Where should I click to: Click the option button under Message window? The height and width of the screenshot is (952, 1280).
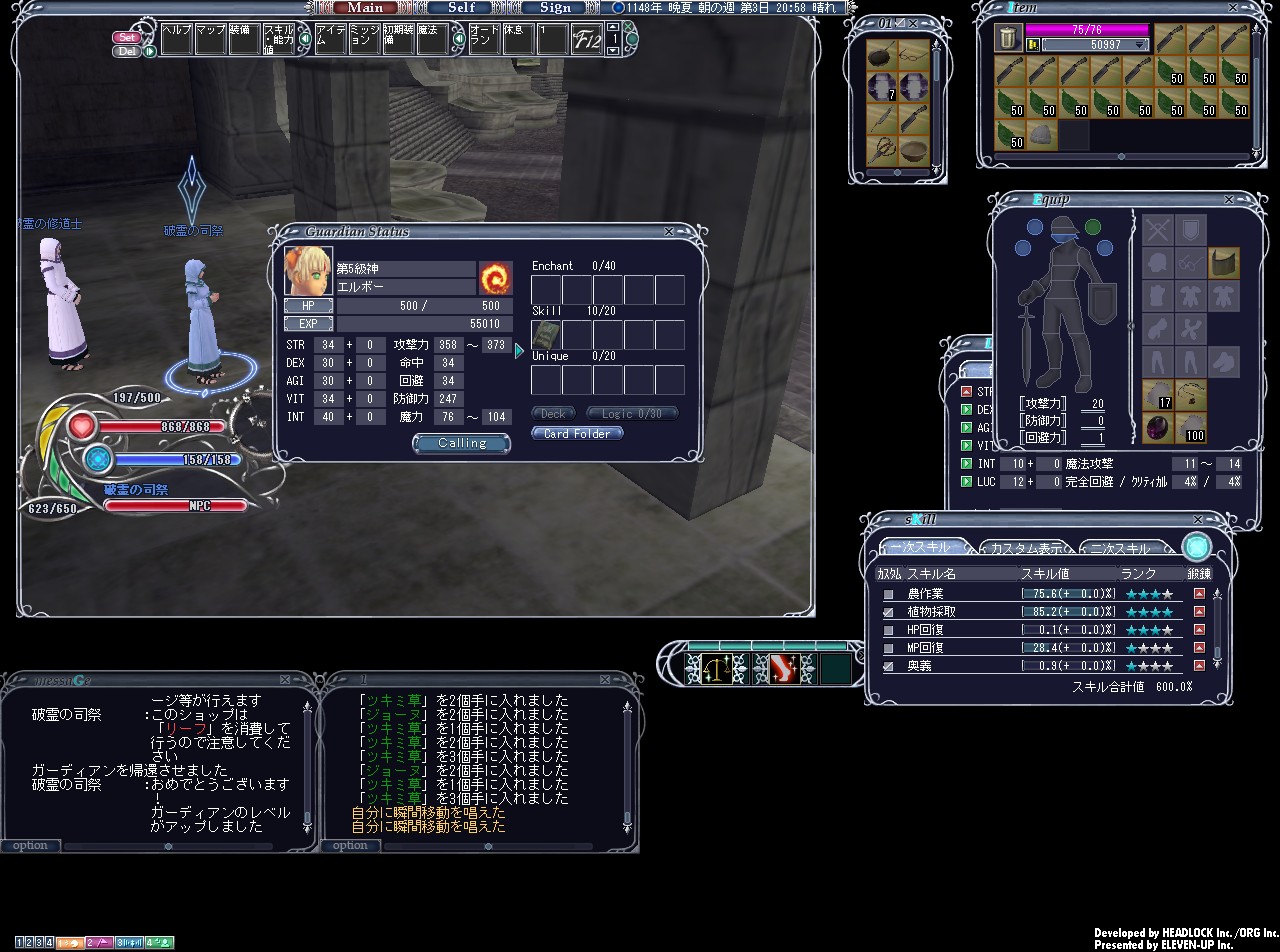[x=30, y=846]
